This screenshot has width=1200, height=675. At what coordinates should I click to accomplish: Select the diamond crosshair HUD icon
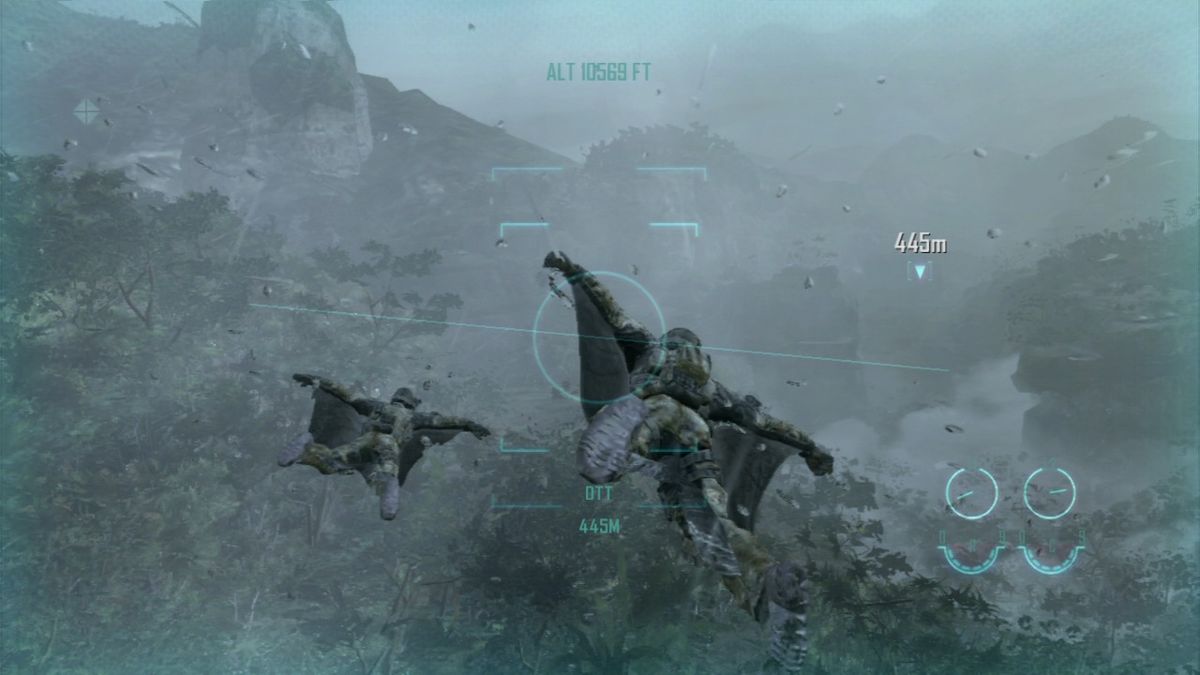tap(87, 111)
